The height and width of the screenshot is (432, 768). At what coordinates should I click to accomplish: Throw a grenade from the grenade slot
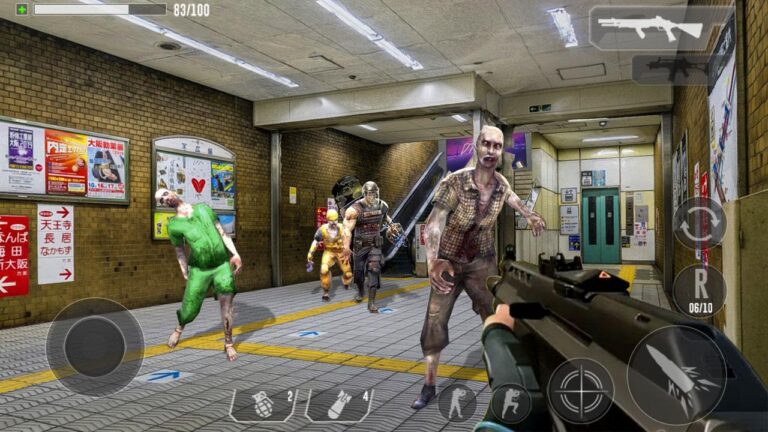[263, 404]
